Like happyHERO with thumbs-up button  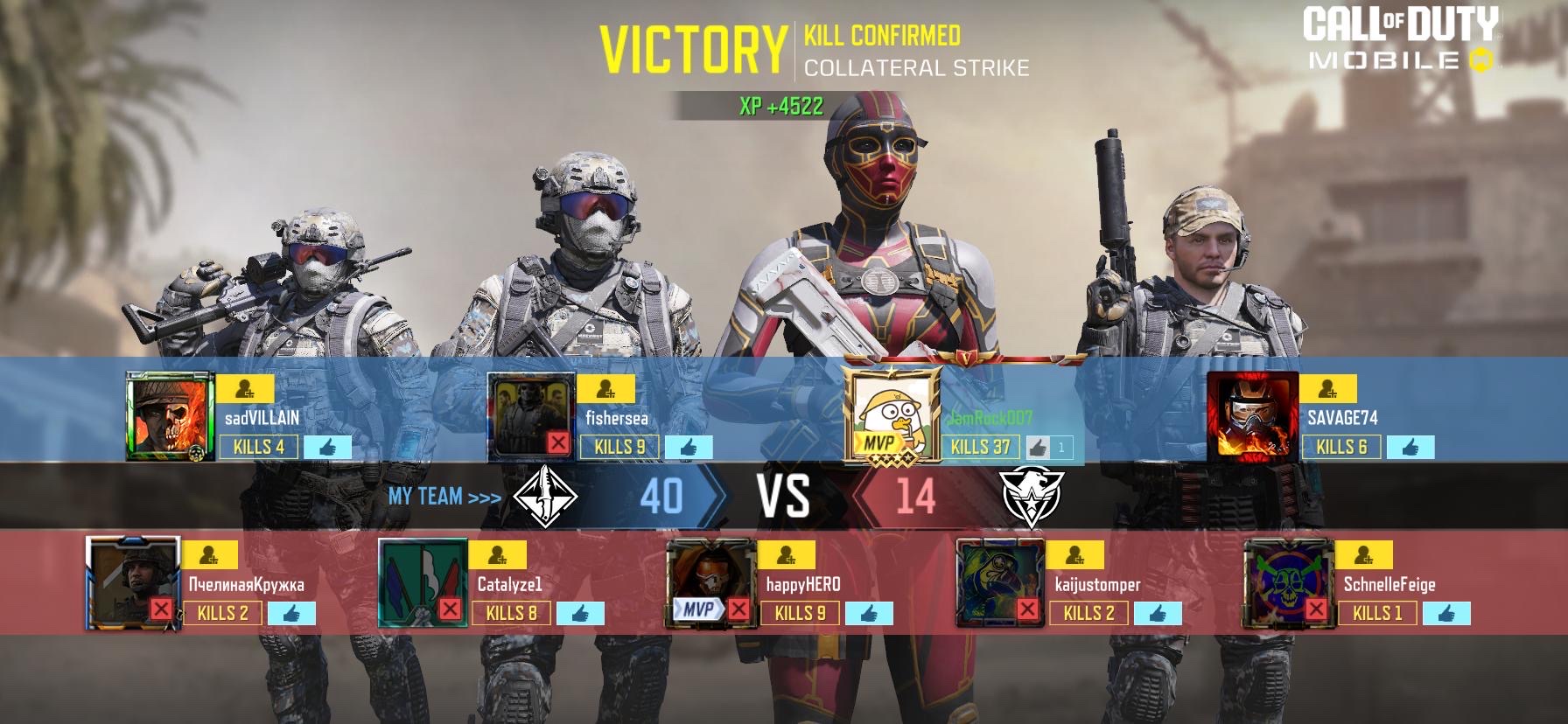tap(869, 614)
